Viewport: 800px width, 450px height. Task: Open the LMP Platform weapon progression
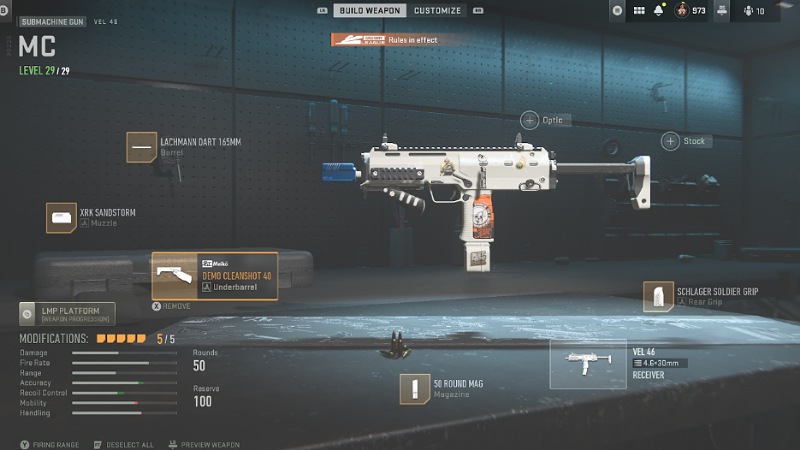coord(67,314)
